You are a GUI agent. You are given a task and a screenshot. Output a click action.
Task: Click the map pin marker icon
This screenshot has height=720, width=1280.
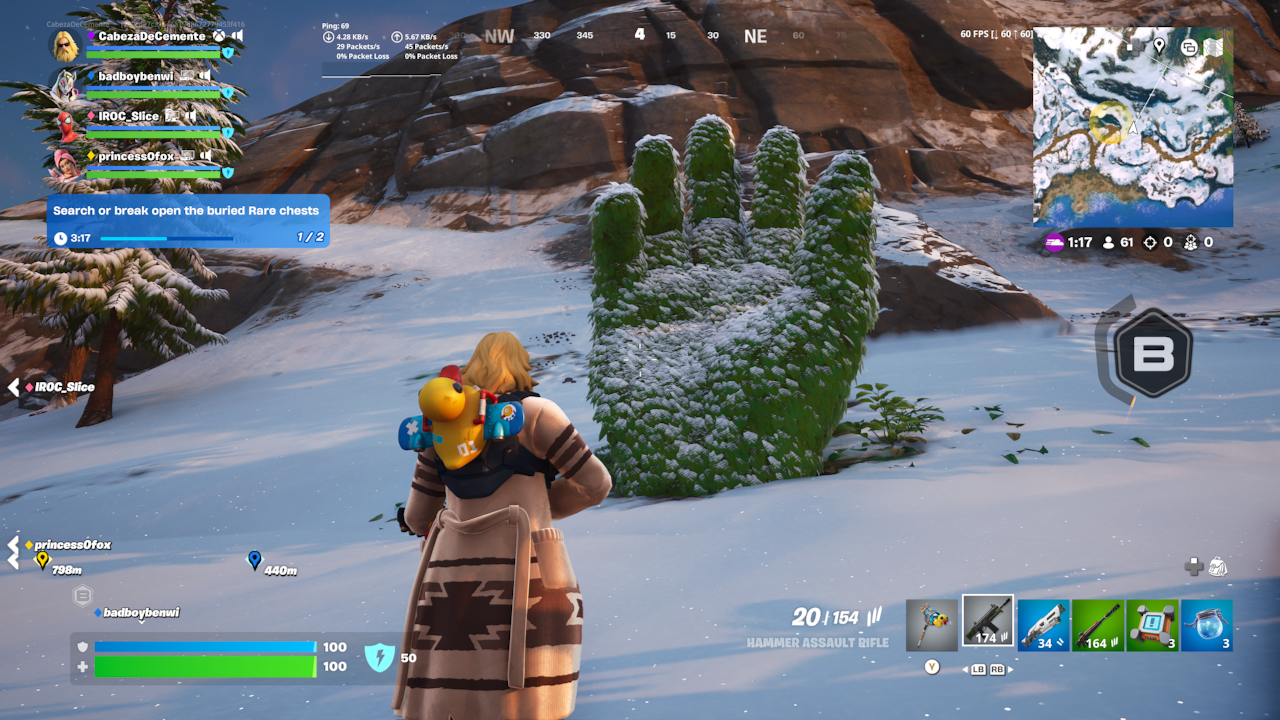click(x=1159, y=46)
